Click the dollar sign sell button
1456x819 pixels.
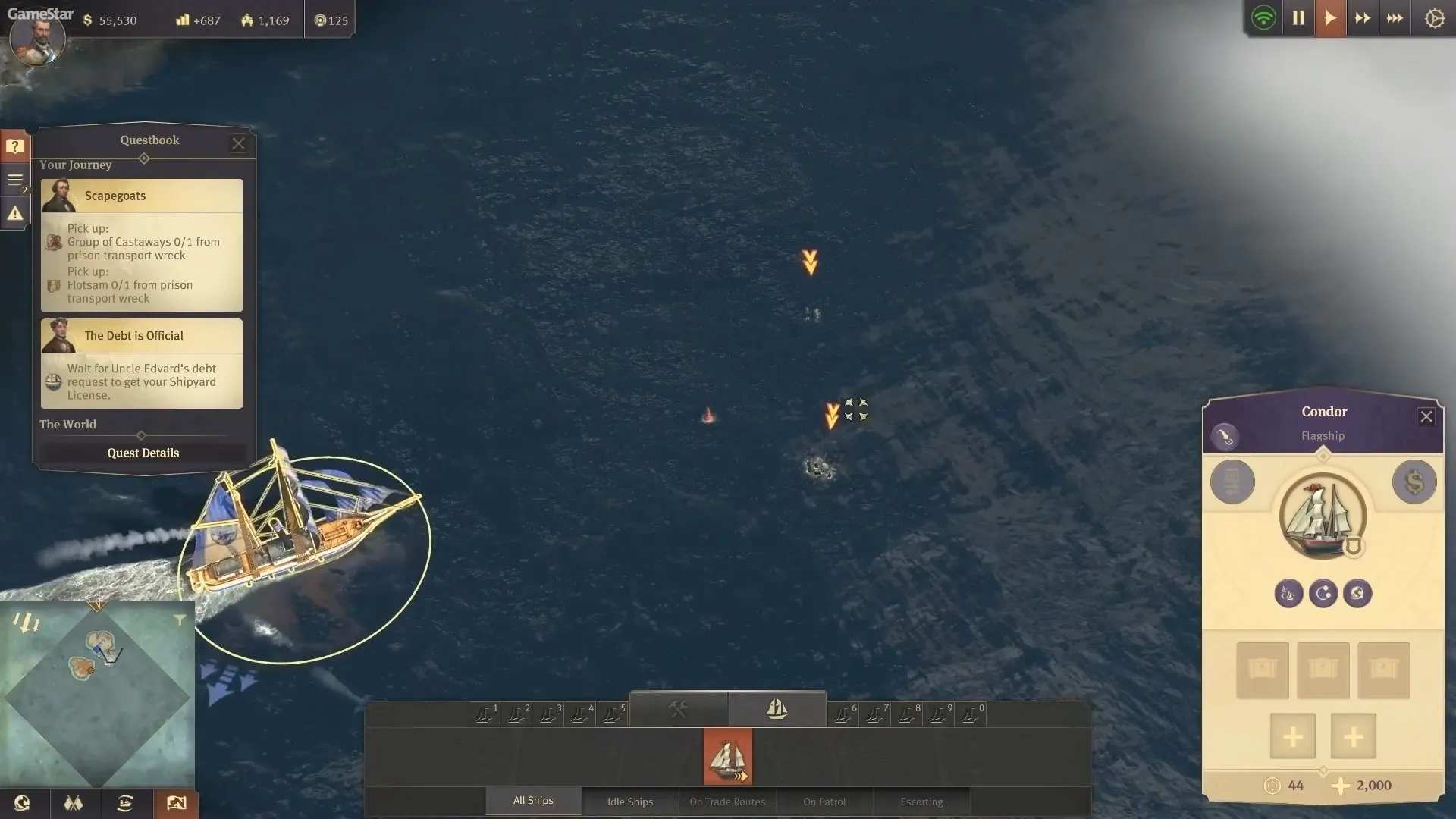tap(1414, 482)
